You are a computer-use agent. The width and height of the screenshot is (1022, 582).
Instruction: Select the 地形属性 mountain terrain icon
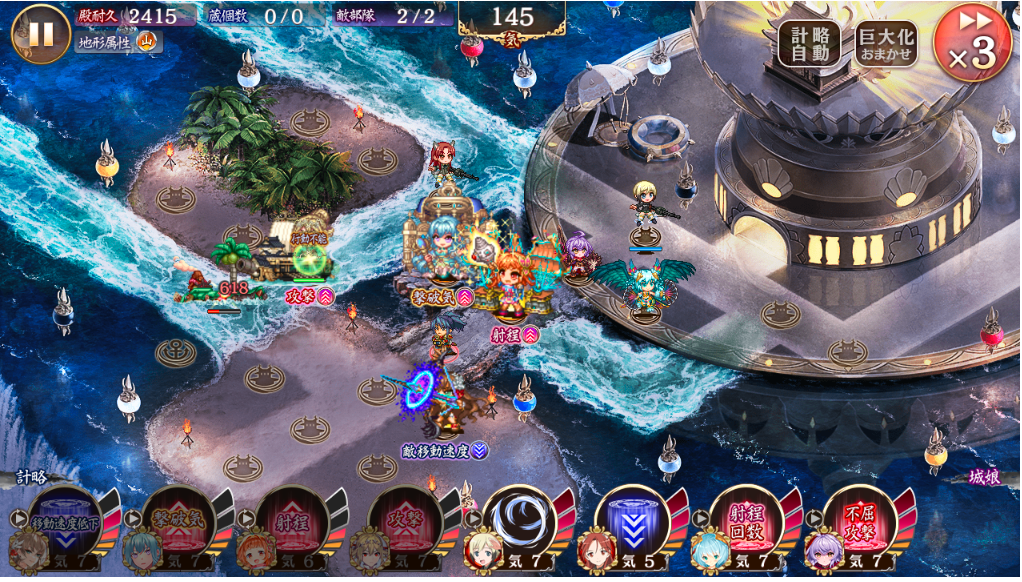(147, 42)
